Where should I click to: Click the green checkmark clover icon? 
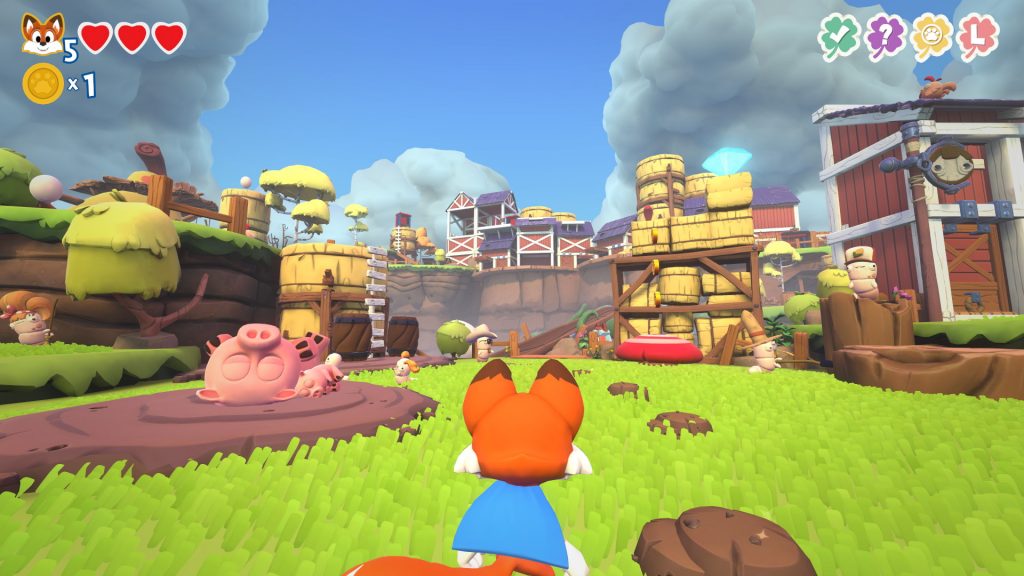[838, 37]
